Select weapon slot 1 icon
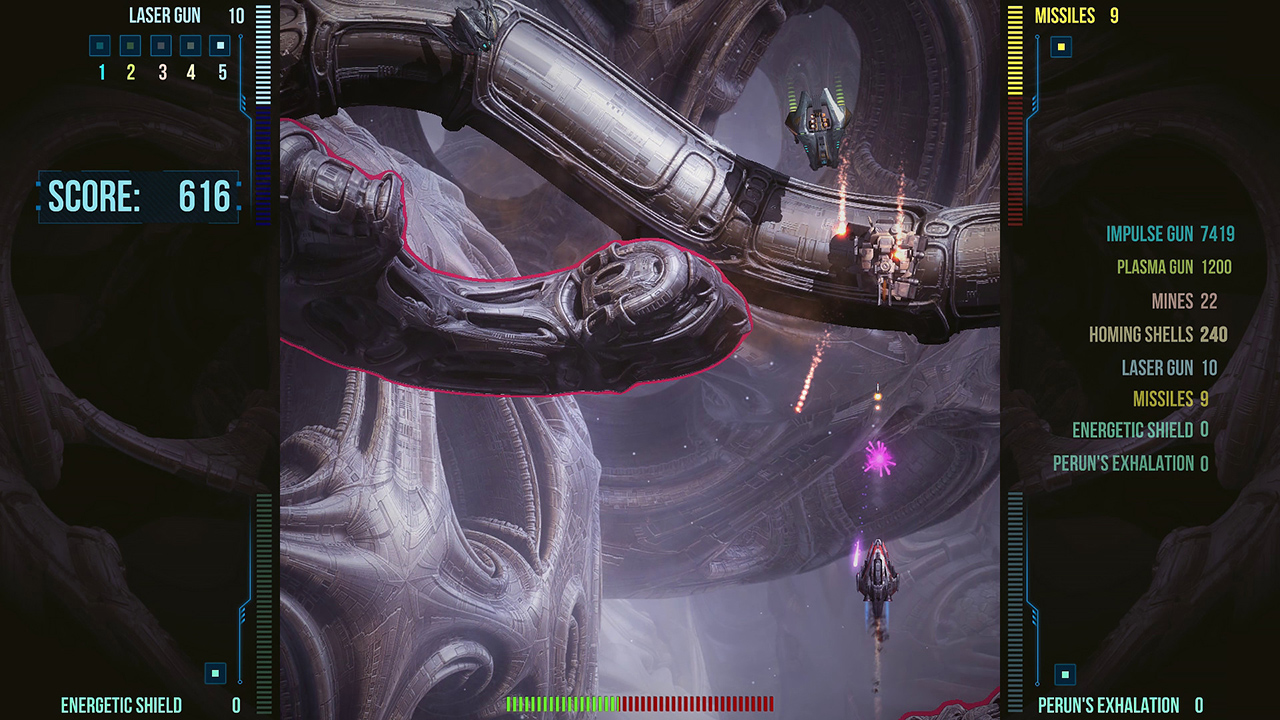 [98, 45]
